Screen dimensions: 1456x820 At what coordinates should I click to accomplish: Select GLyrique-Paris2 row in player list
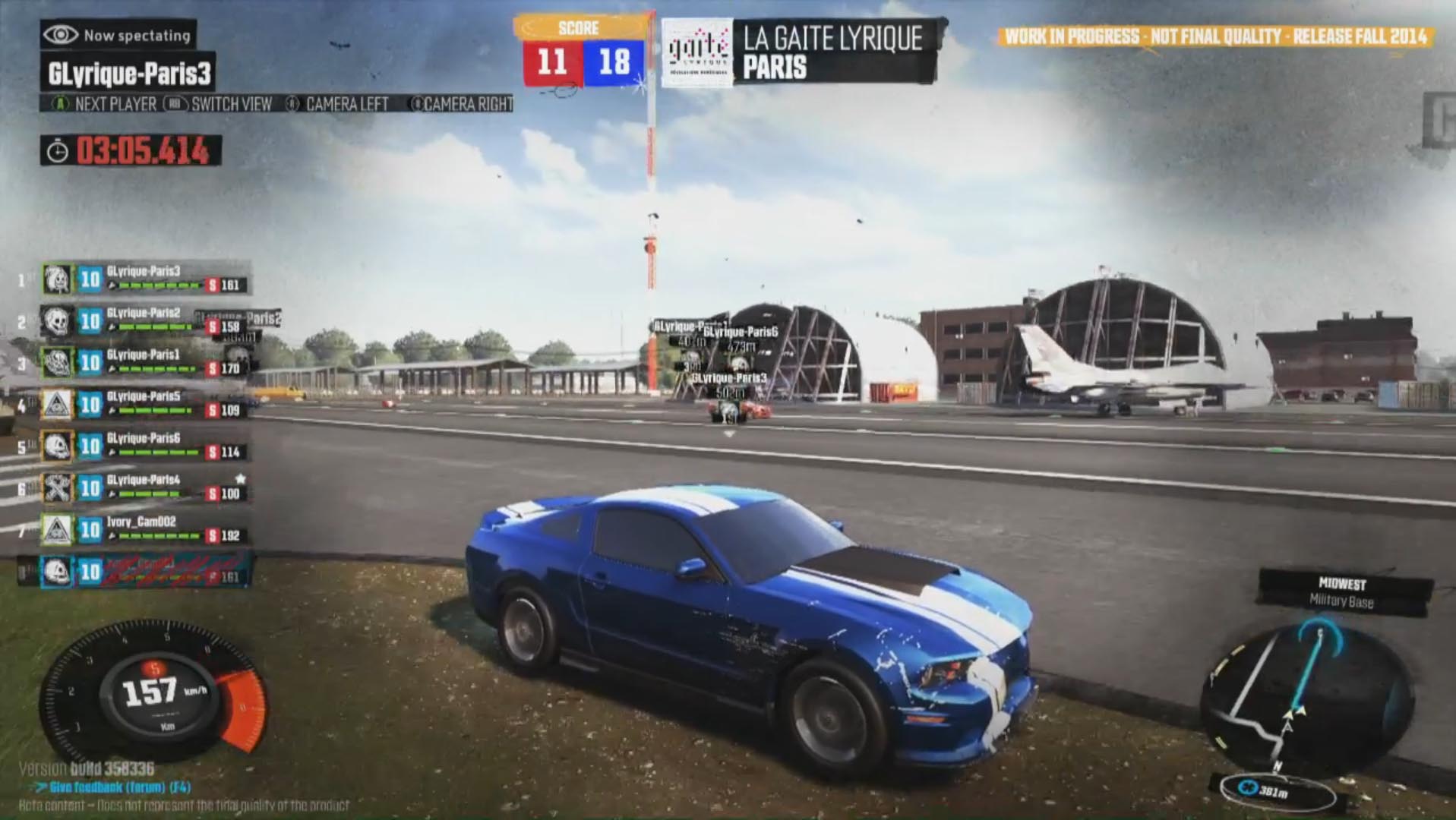(x=144, y=321)
